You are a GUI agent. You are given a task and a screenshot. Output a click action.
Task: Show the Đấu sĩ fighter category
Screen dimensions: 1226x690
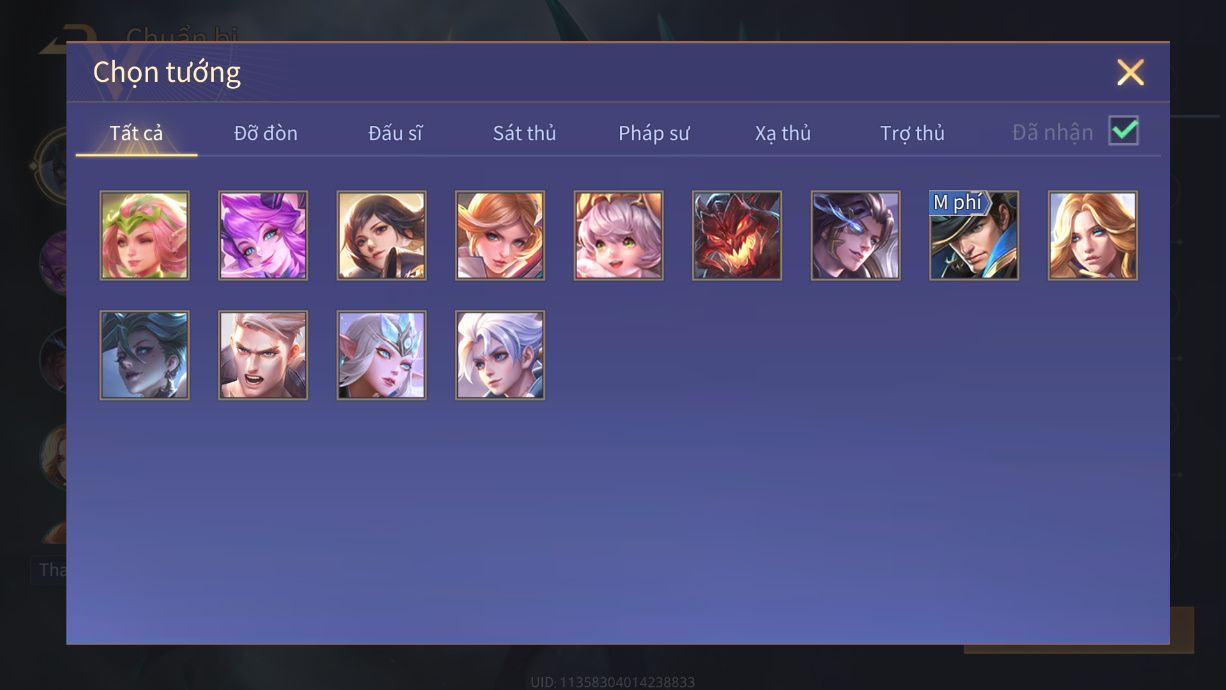pos(395,133)
